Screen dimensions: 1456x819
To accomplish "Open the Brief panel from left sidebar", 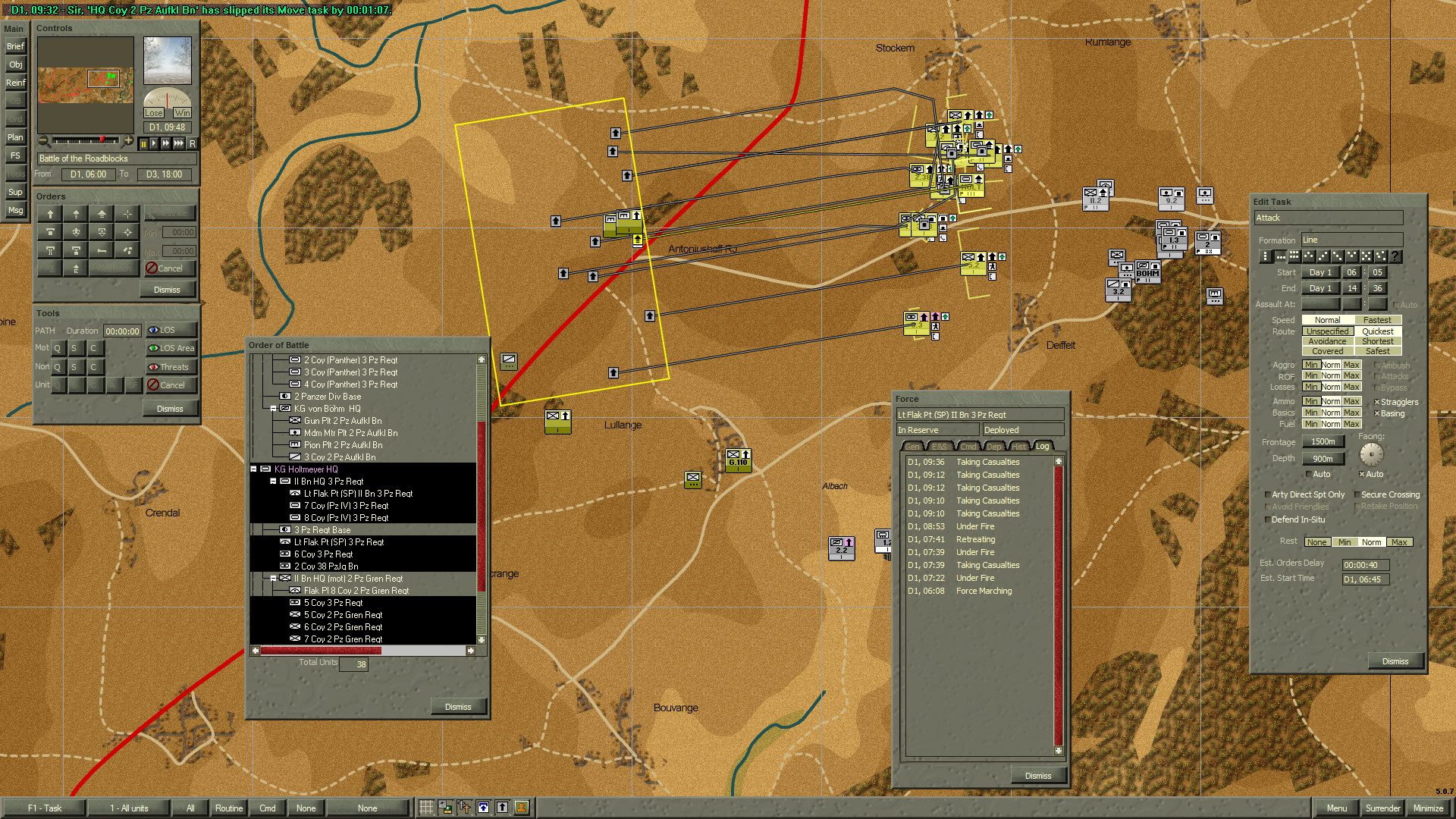I will pos(15,46).
